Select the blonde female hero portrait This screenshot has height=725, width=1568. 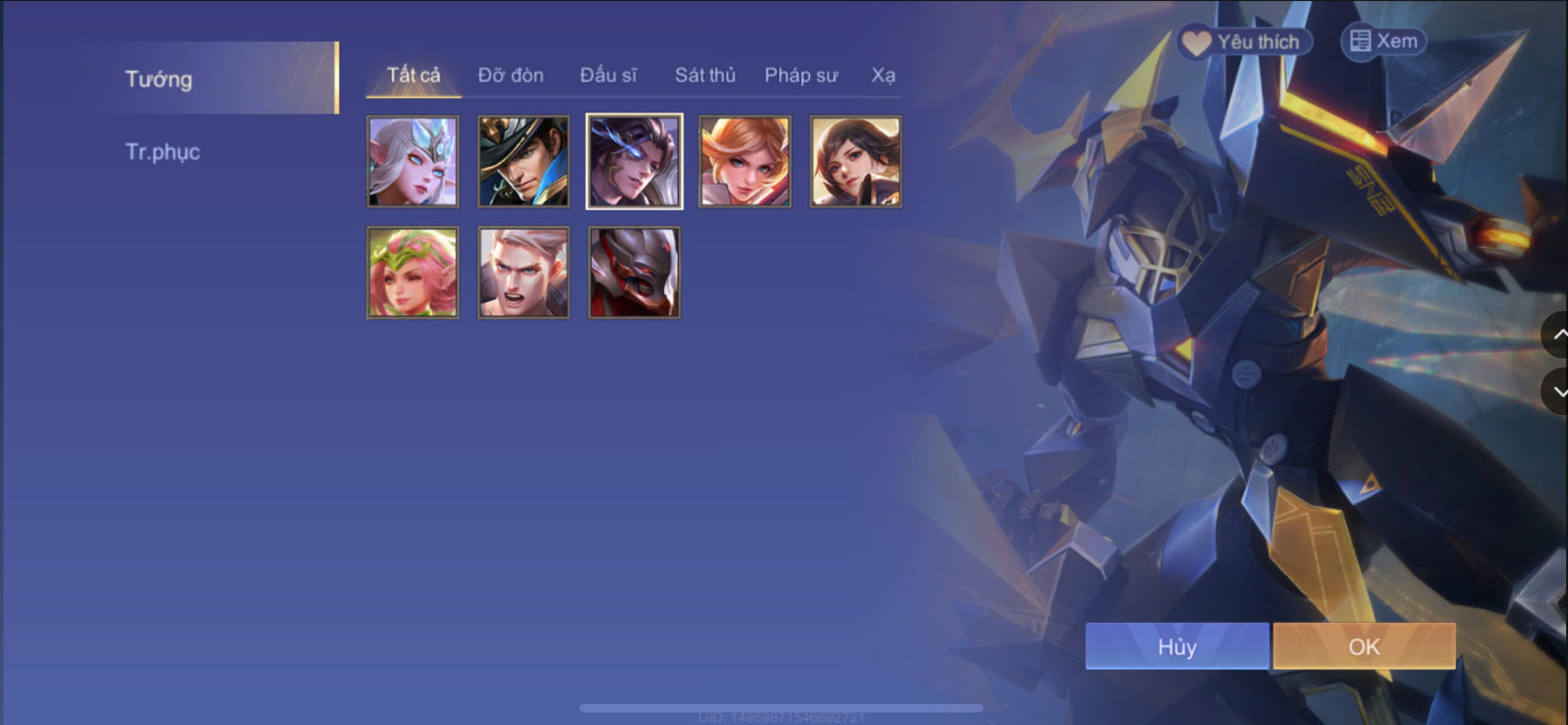click(743, 161)
